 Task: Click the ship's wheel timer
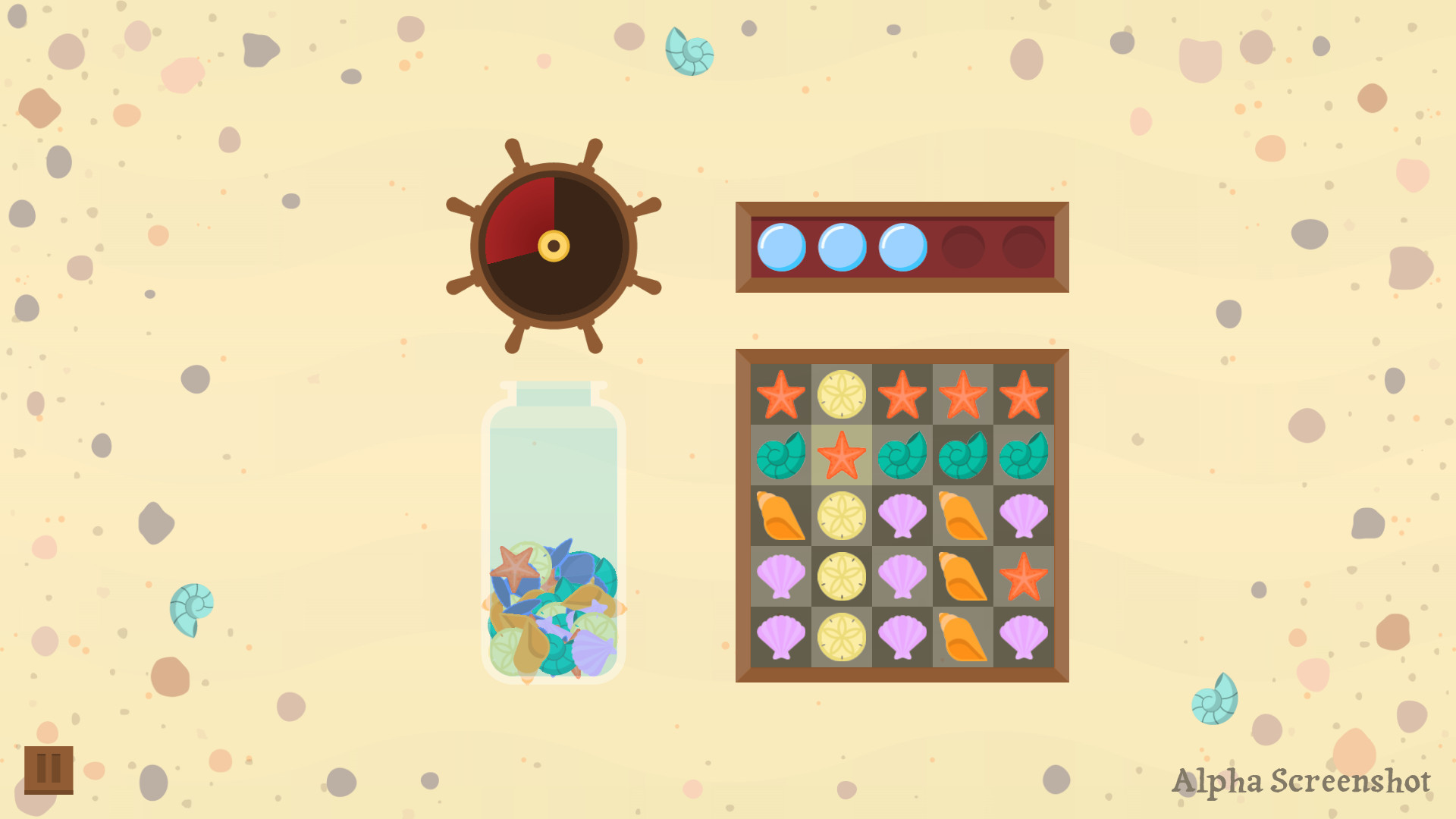[552, 244]
